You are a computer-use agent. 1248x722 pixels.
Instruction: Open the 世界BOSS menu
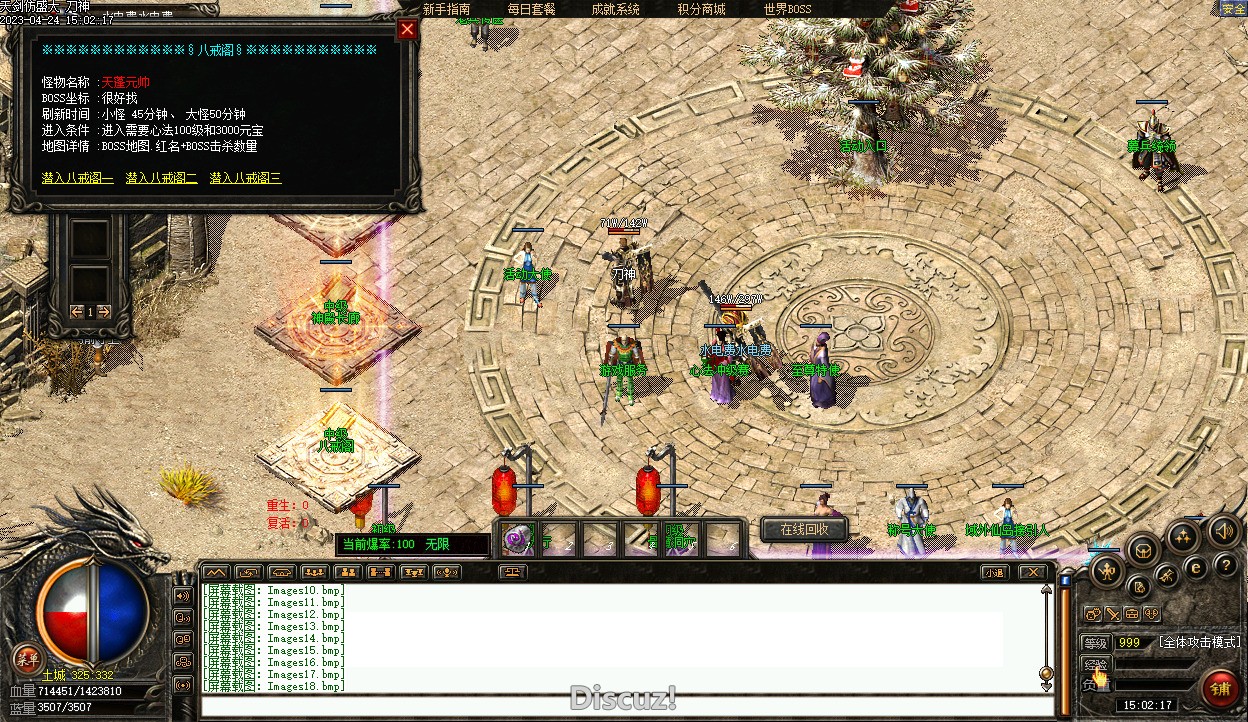click(787, 9)
